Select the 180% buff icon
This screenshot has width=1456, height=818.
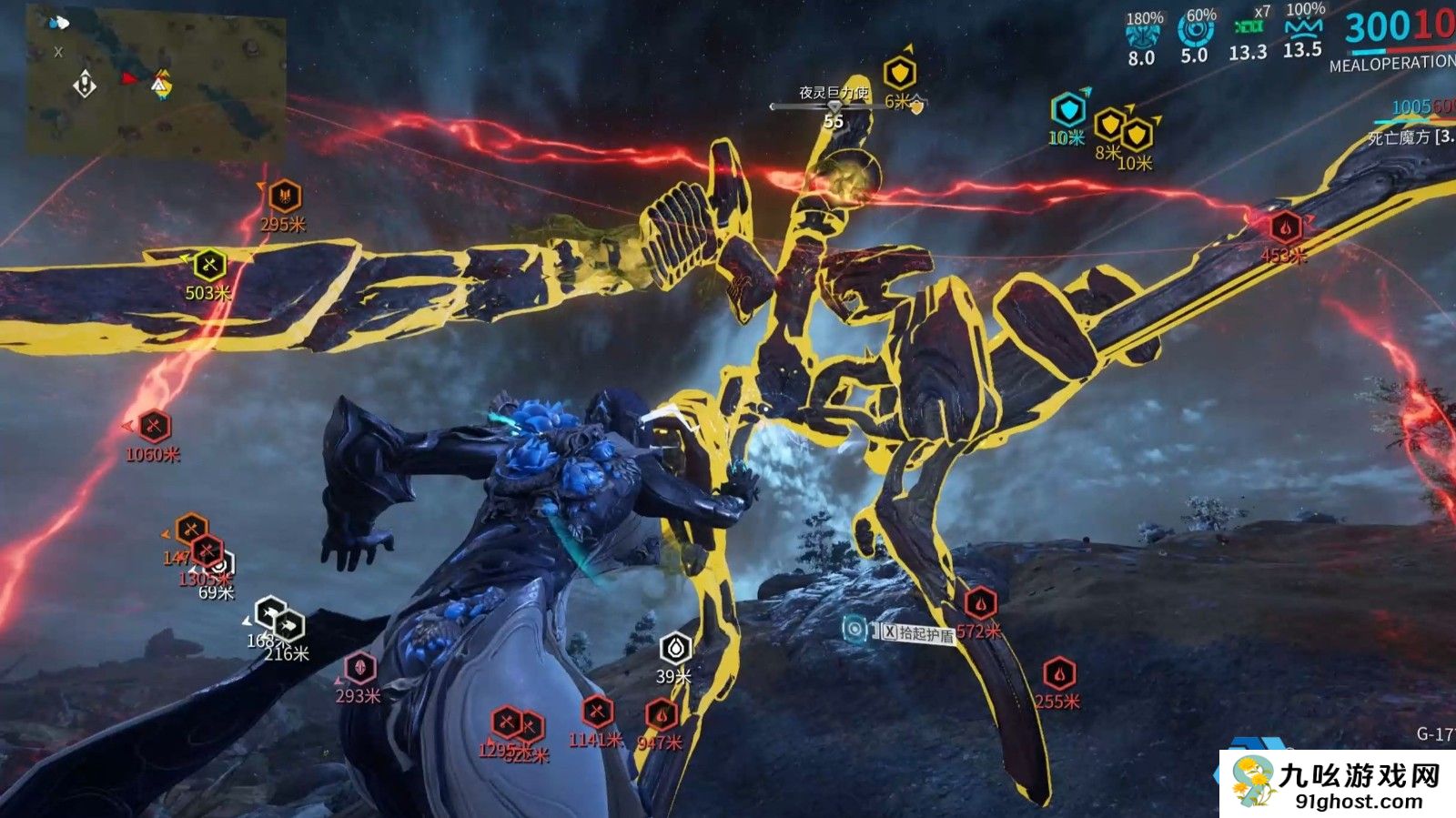point(1143,35)
